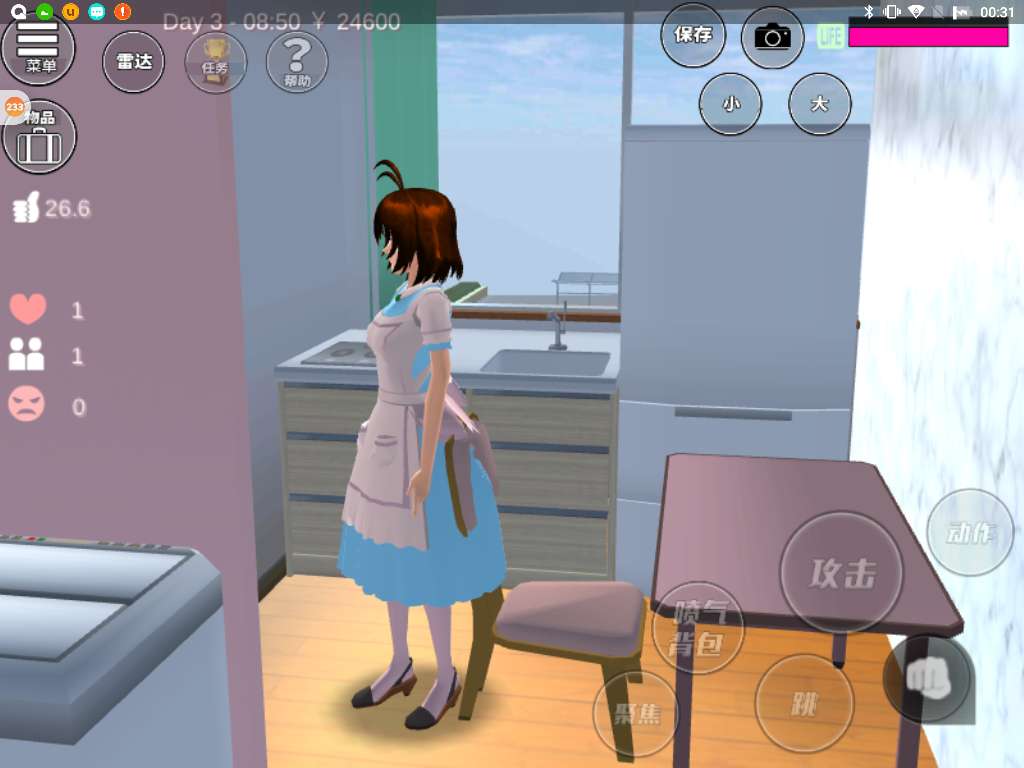Take a photo with the camera button
The width and height of the screenshot is (1024, 768).
772,38
